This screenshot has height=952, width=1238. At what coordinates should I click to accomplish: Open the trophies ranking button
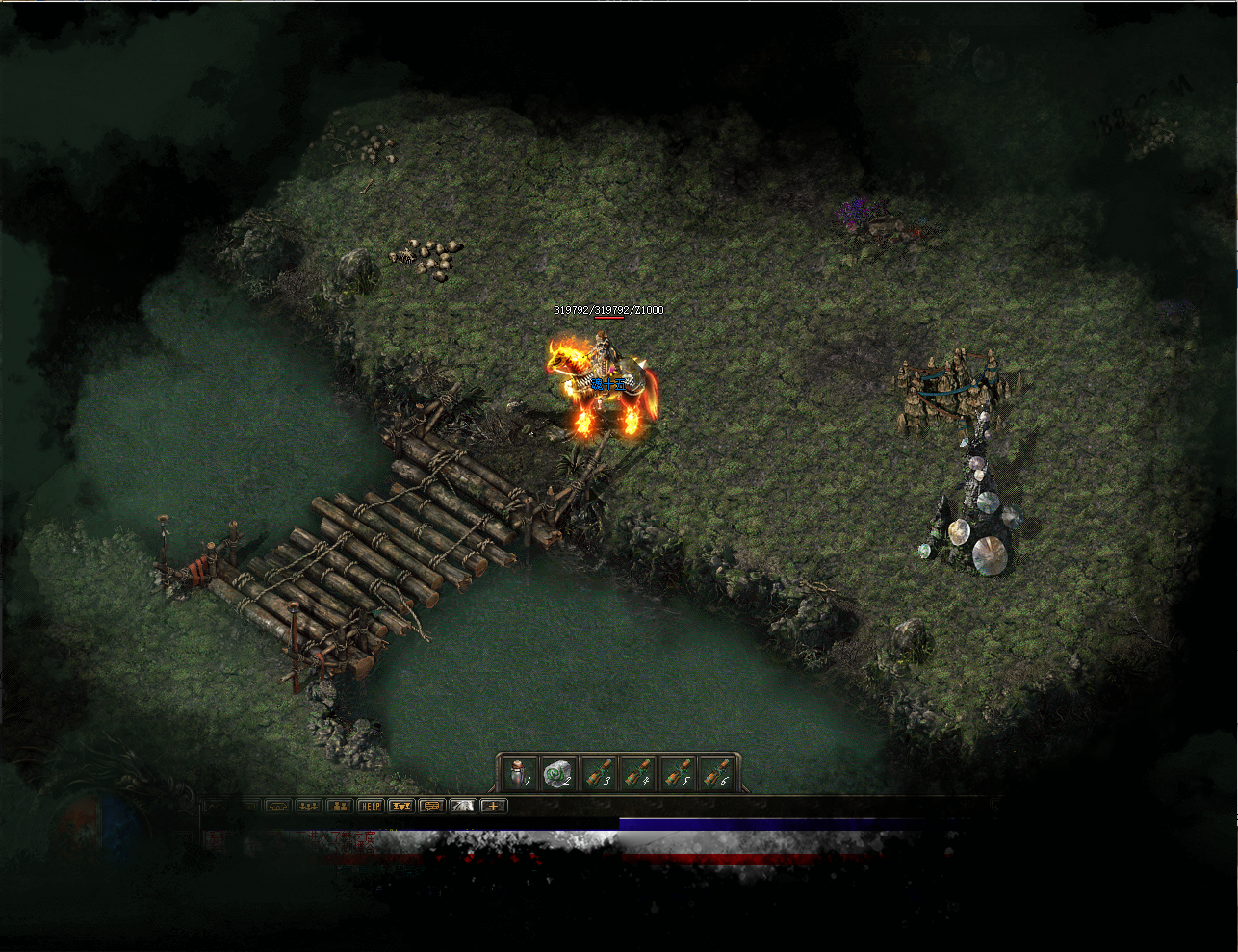(400, 806)
